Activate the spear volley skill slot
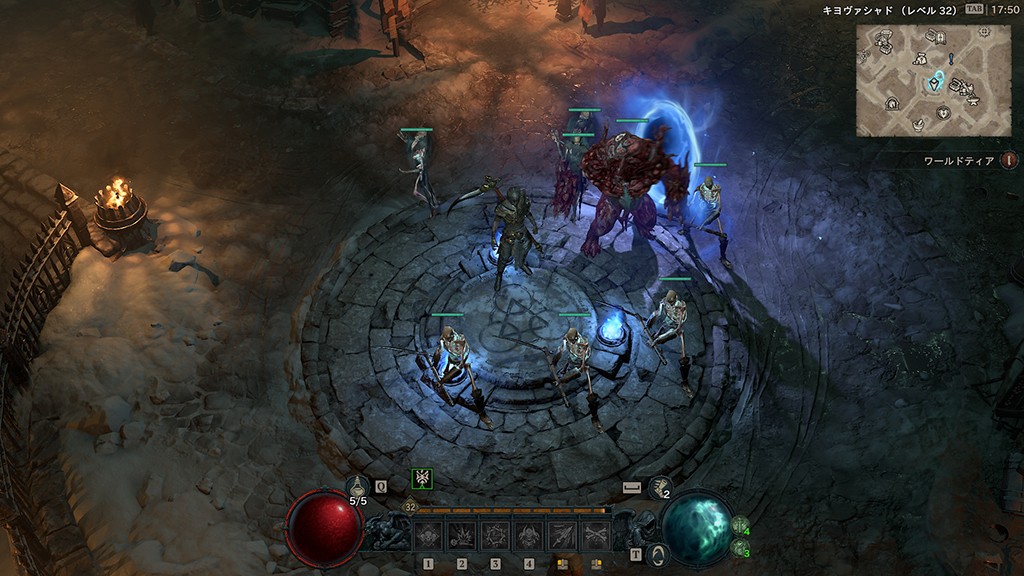This screenshot has height=576, width=1024. coord(562,535)
